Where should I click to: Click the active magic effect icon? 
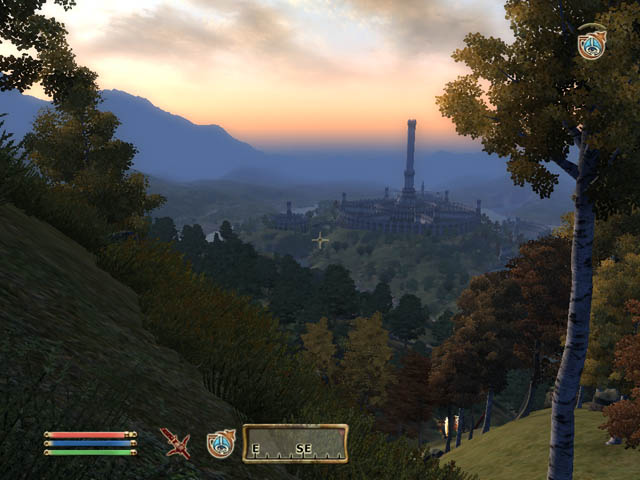click(x=591, y=43)
